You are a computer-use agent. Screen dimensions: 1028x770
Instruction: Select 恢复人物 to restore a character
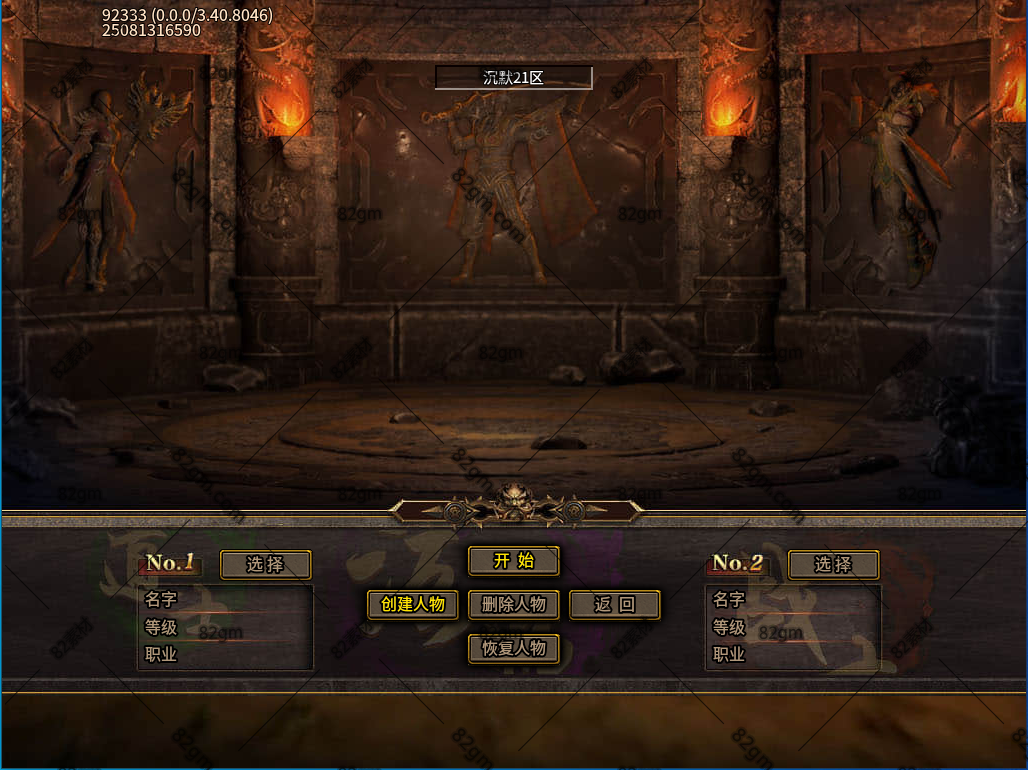pyautogui.click(x=513, y=648)
